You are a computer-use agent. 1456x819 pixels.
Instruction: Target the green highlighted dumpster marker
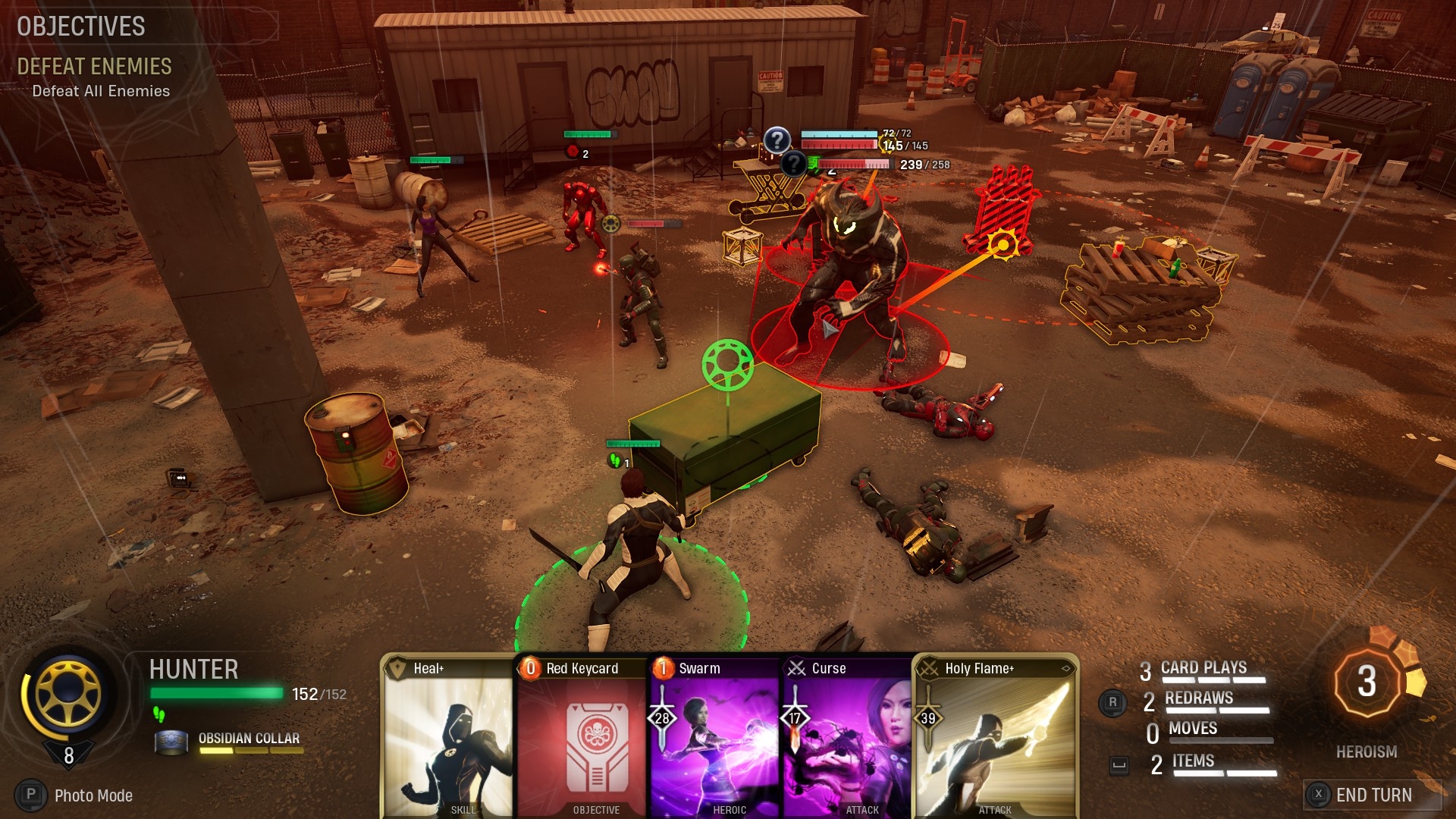point(727,365)
